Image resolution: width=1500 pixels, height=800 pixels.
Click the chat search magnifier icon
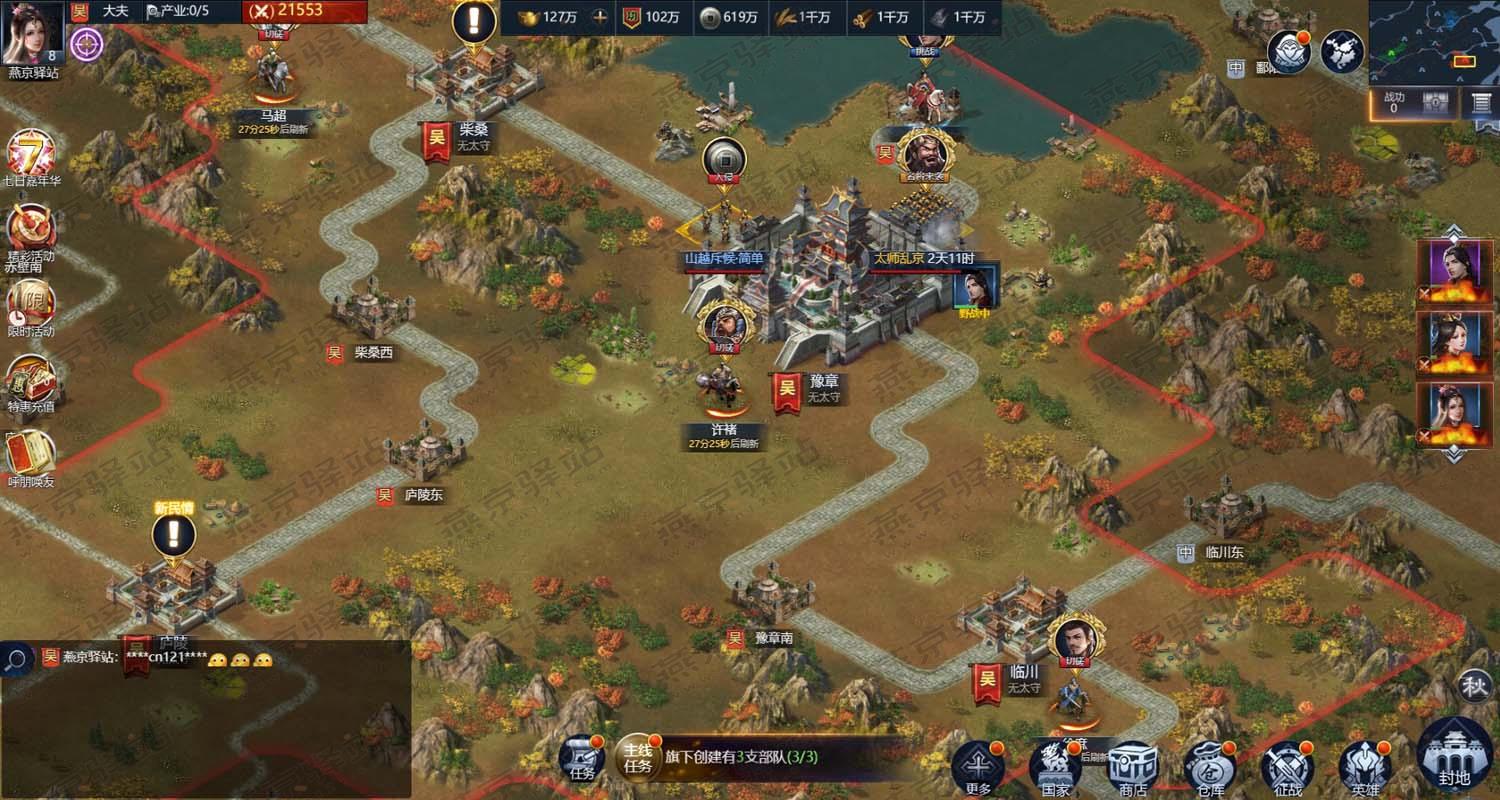pos(17,658)
